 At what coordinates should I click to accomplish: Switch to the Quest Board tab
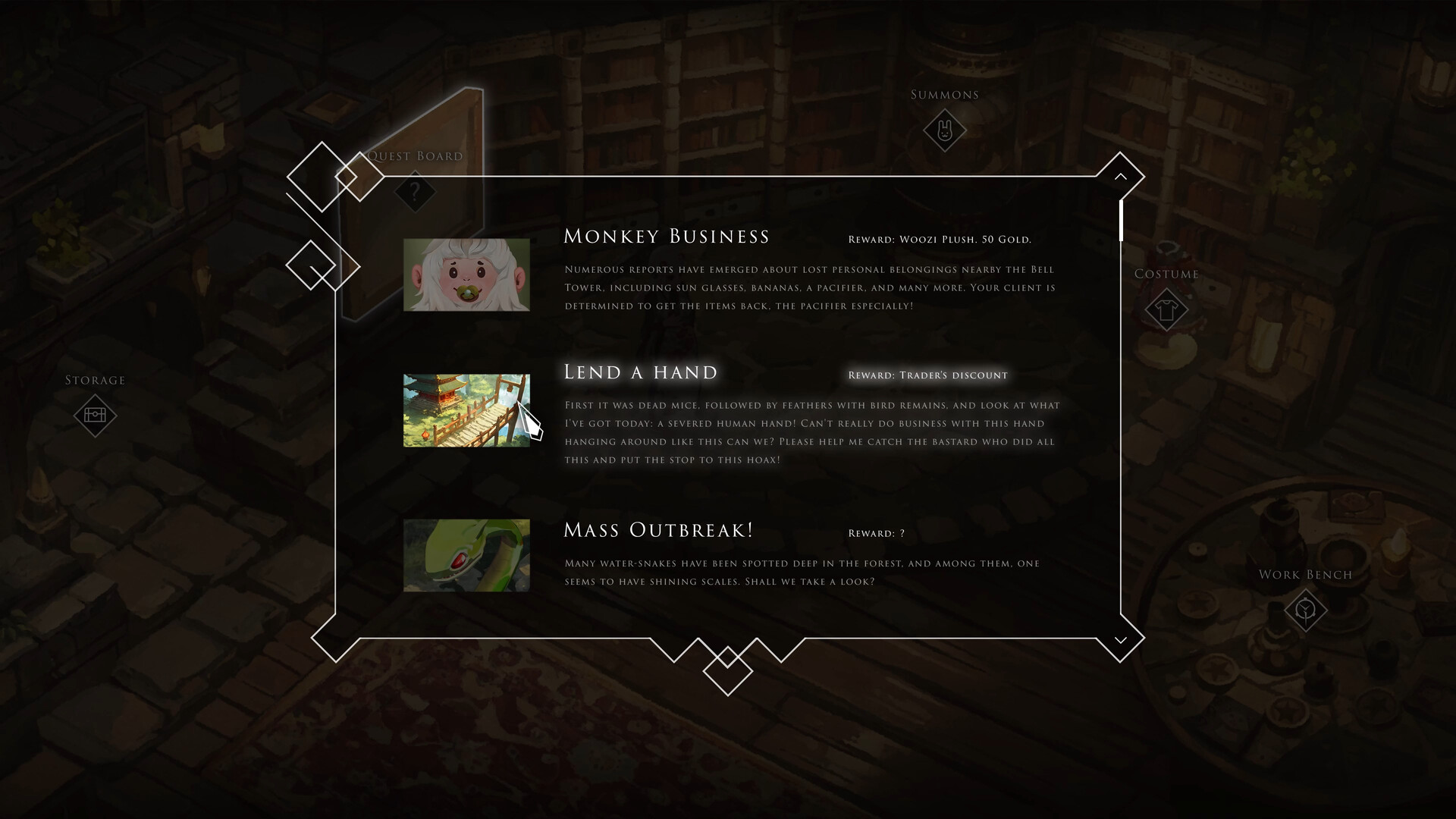(416, 155)
